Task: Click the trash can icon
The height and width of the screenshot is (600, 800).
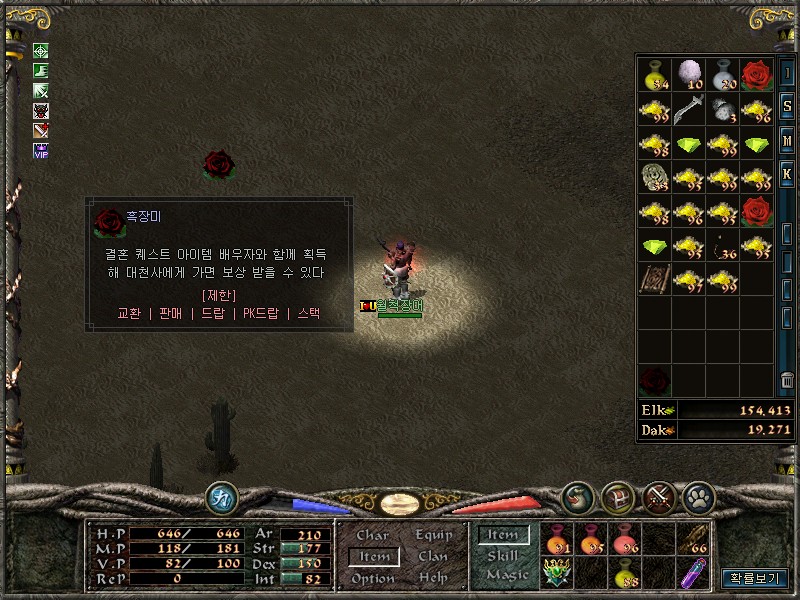Action: point(787,381)
